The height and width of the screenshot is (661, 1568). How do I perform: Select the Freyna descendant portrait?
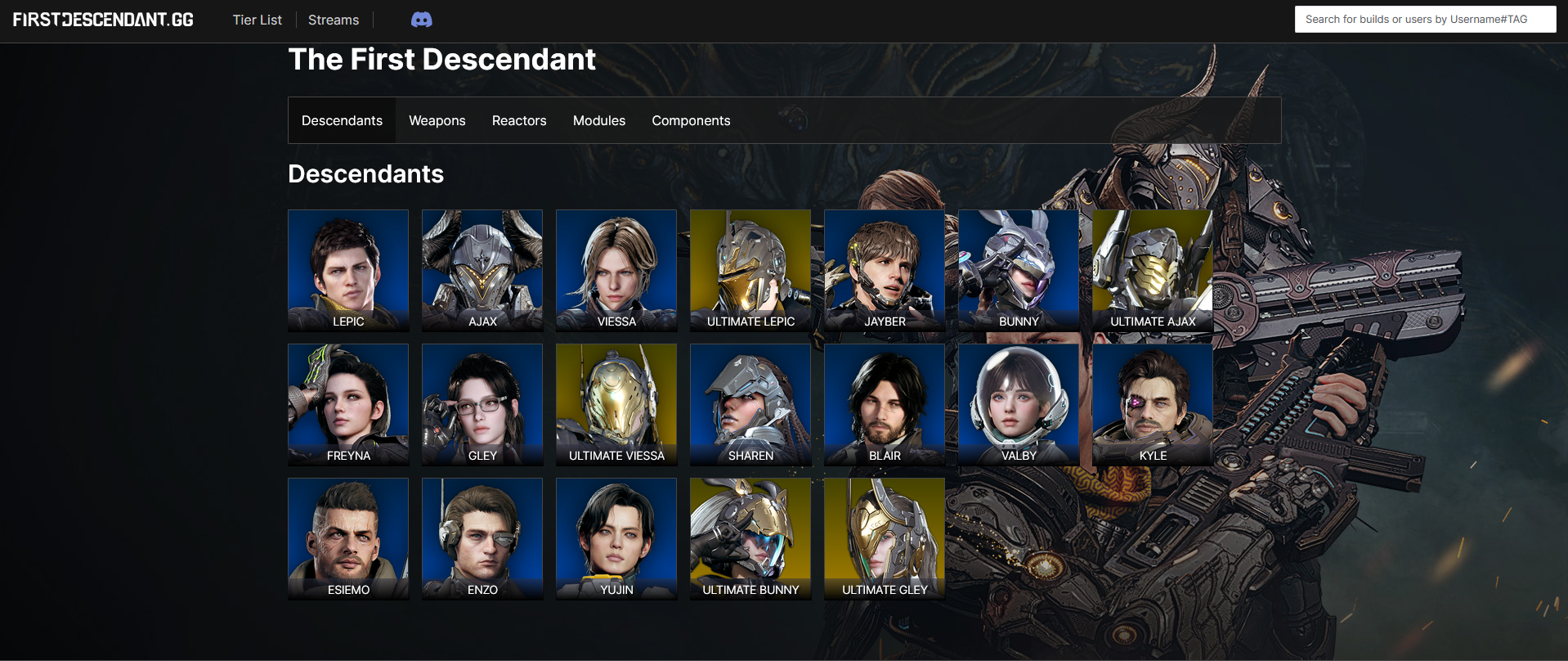coord(347,404)
